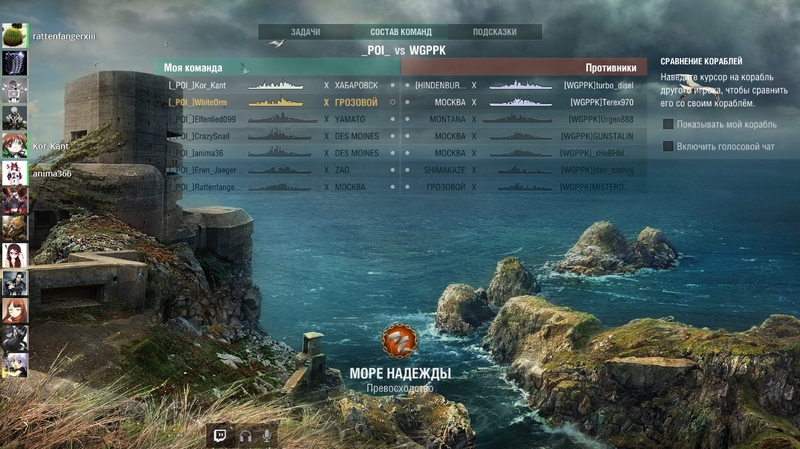800x449 pixels.
Task: Enable the Показывать мой корабль checkbox
Action: (668, 124)
